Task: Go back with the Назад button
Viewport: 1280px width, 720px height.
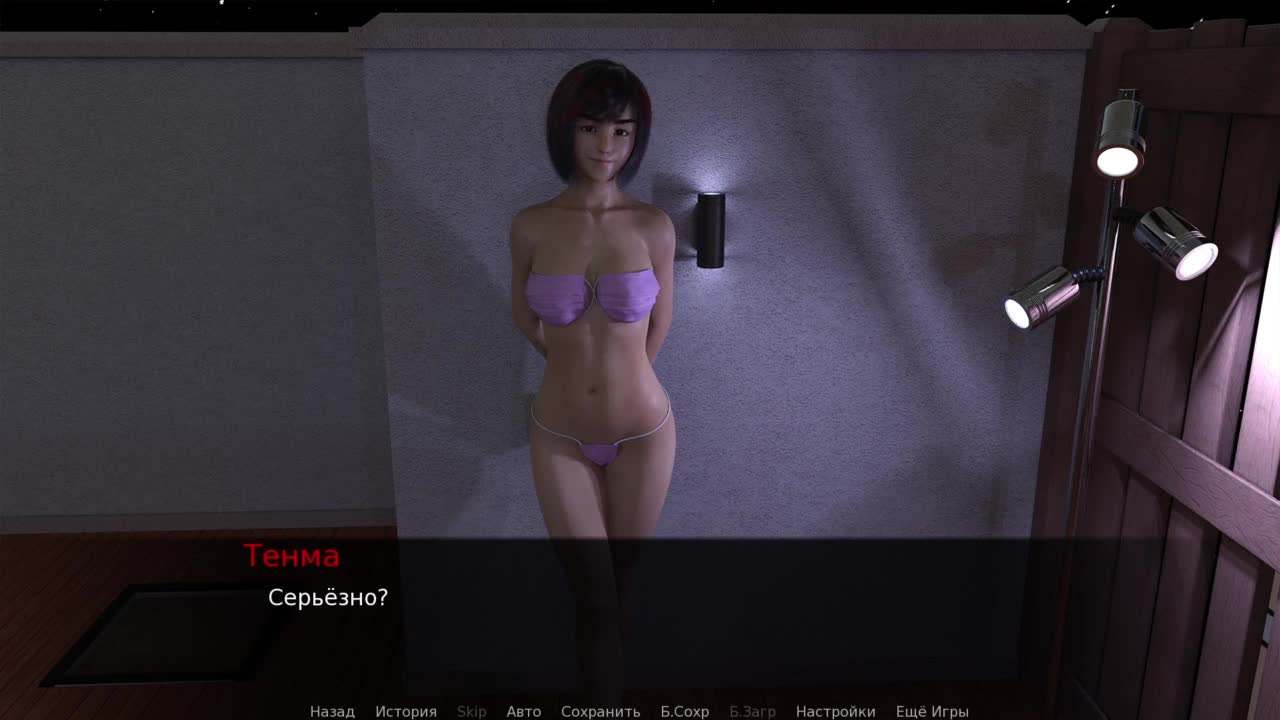Action: click(332, 711)
